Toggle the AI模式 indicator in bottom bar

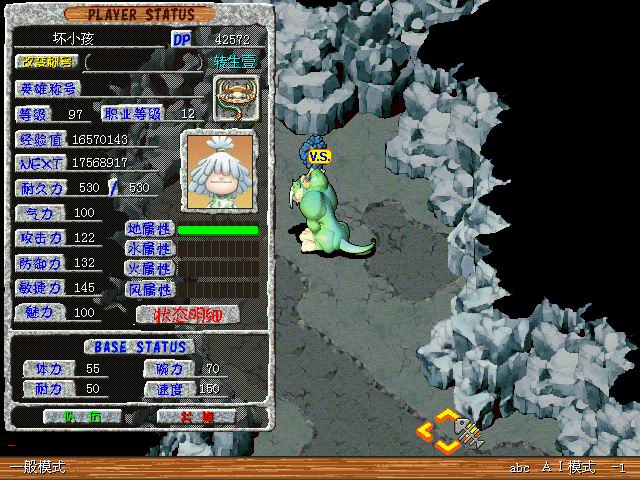568,467
